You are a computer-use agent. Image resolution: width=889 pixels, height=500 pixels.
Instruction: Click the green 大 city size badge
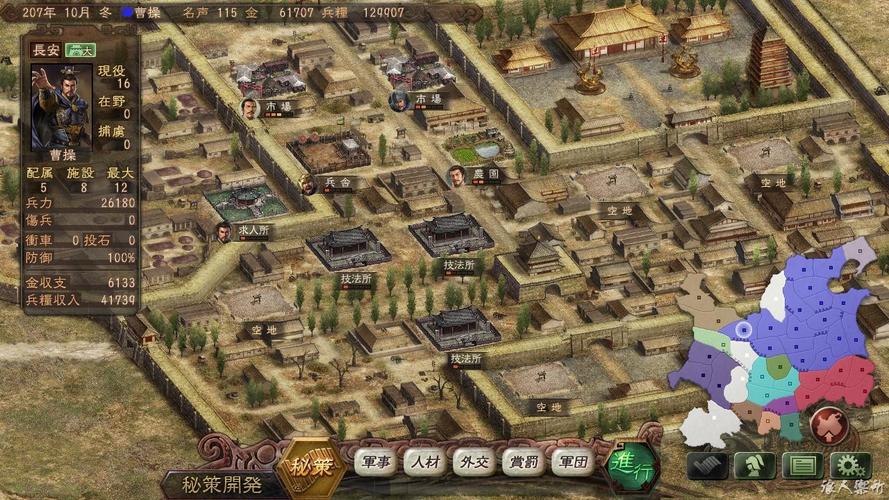tap(82, 50)
